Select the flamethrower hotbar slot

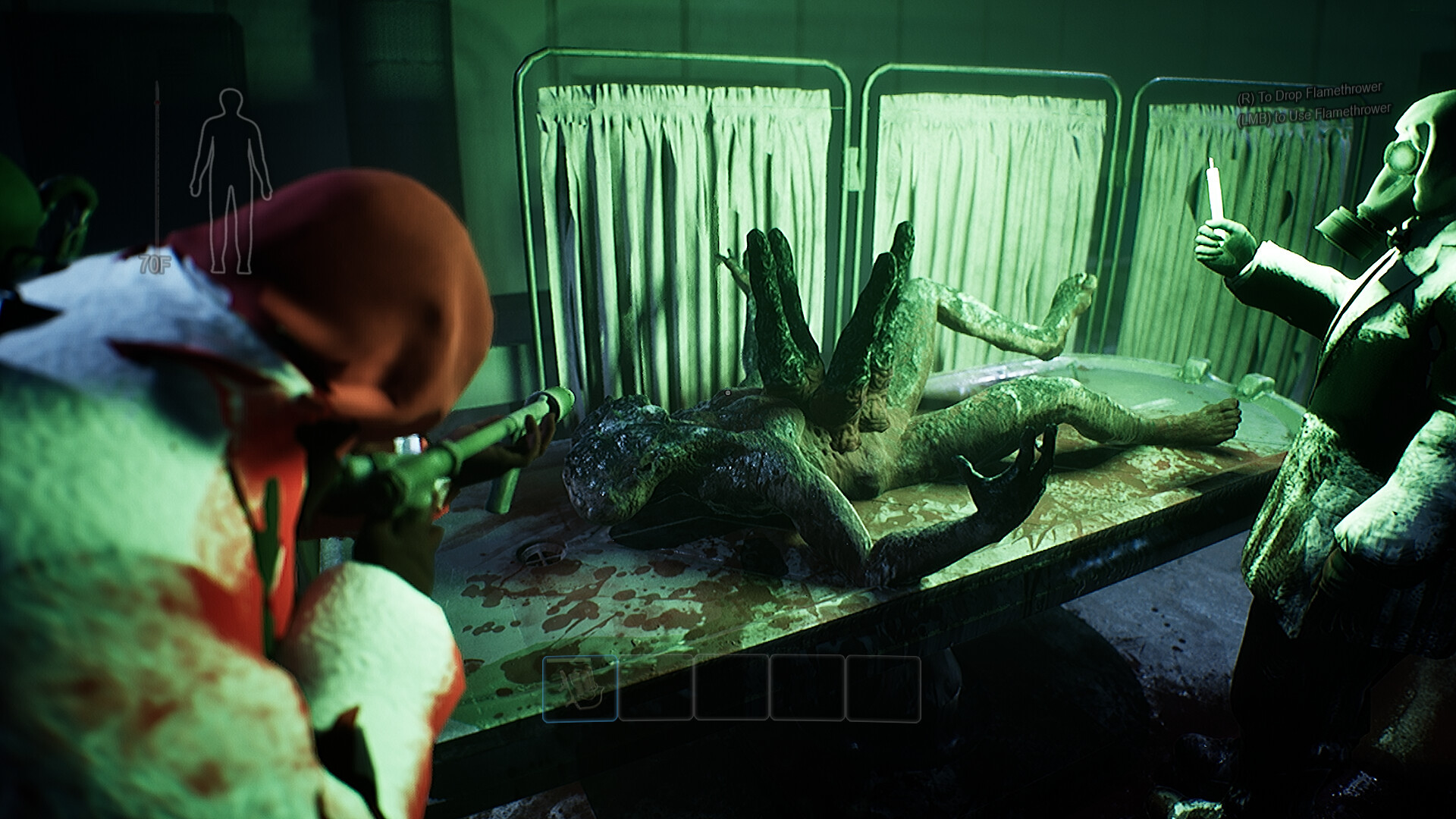pos(580,688)
